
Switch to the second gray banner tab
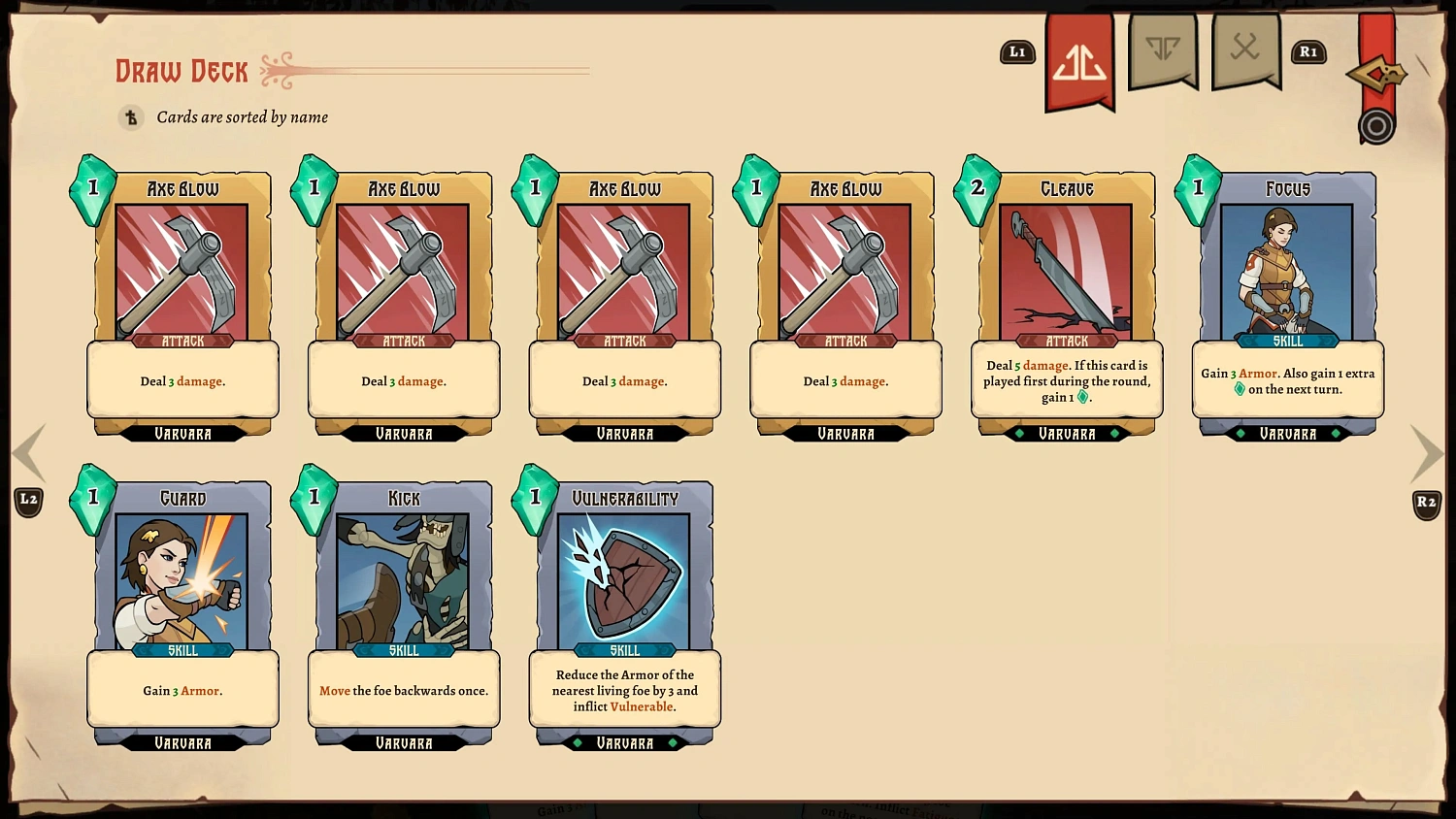click(x=1246, y=52)
